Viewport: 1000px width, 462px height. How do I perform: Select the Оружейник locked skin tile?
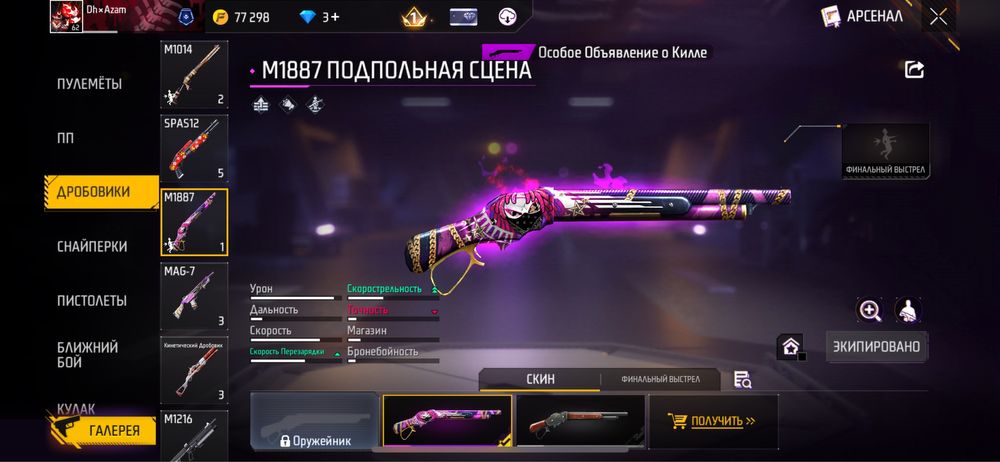(x=315, y=420)
